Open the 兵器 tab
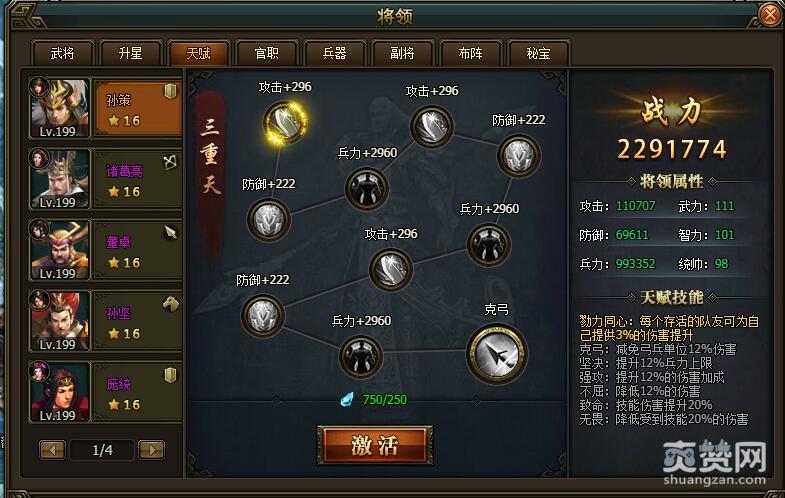This screenshot has width=785, height=498. tap(334, 53)
